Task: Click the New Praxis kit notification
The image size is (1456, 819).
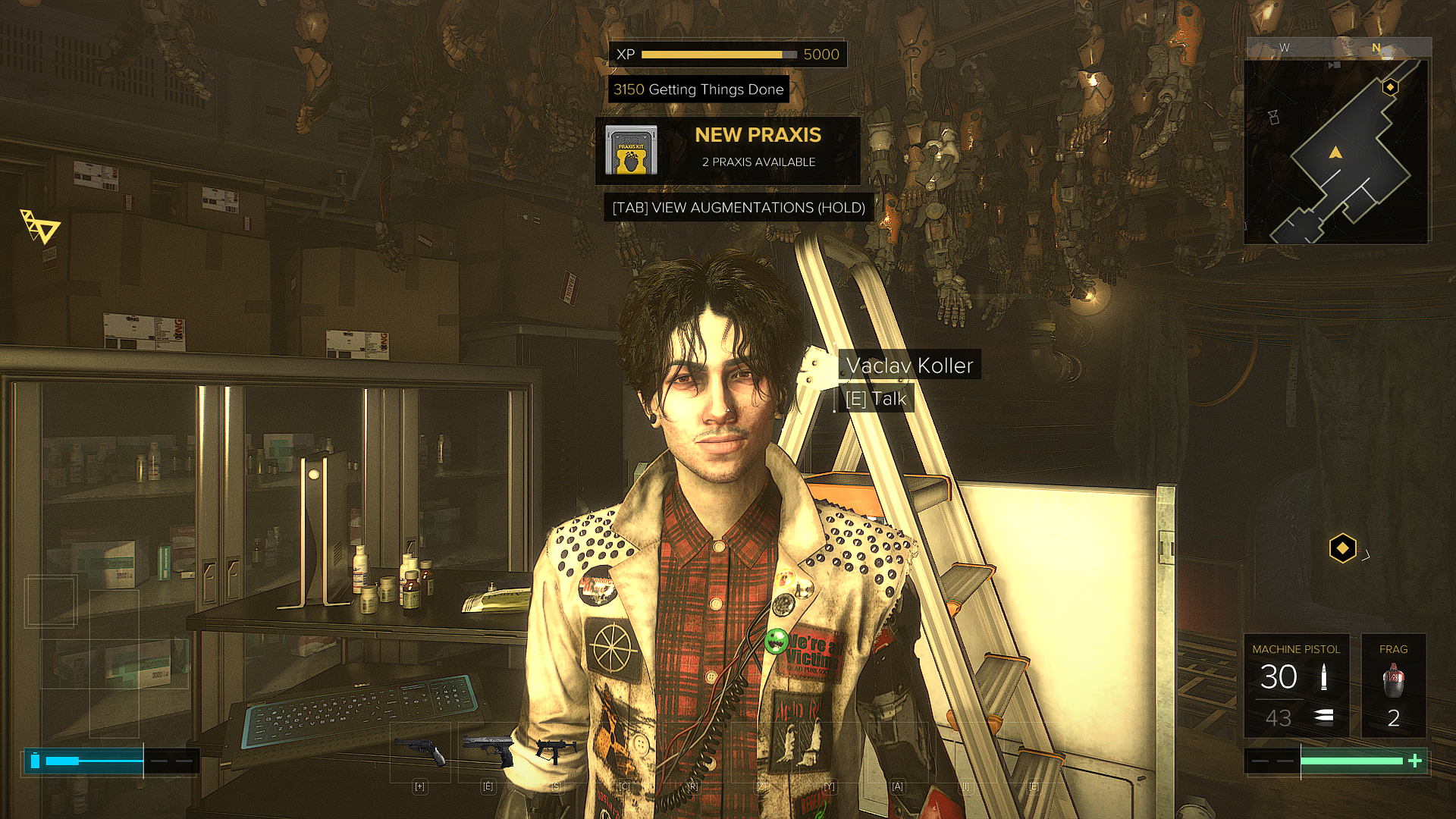Action: pos(727,150)
